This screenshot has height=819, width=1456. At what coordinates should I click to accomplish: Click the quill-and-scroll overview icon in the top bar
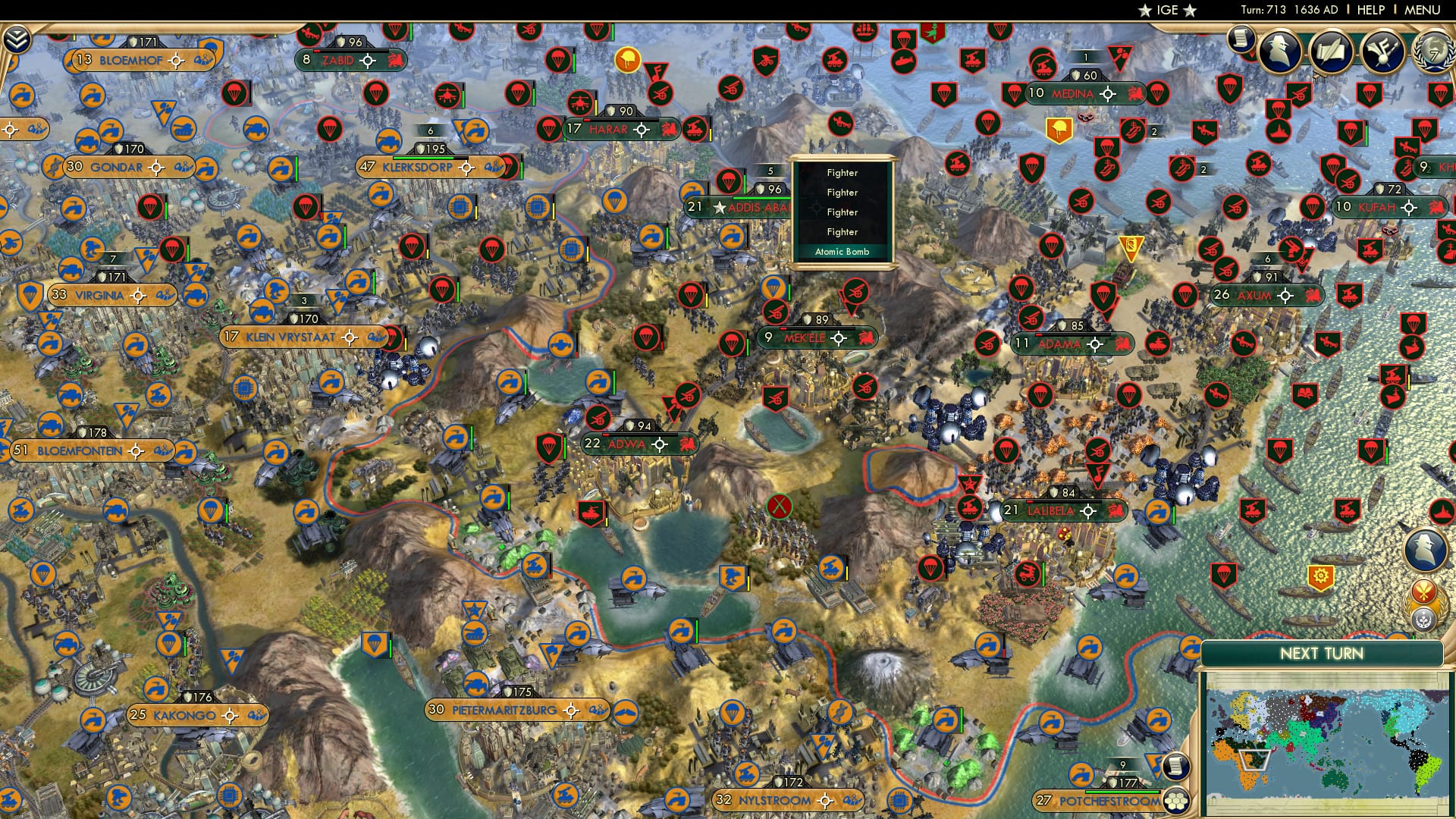(x=1332, y=49)
